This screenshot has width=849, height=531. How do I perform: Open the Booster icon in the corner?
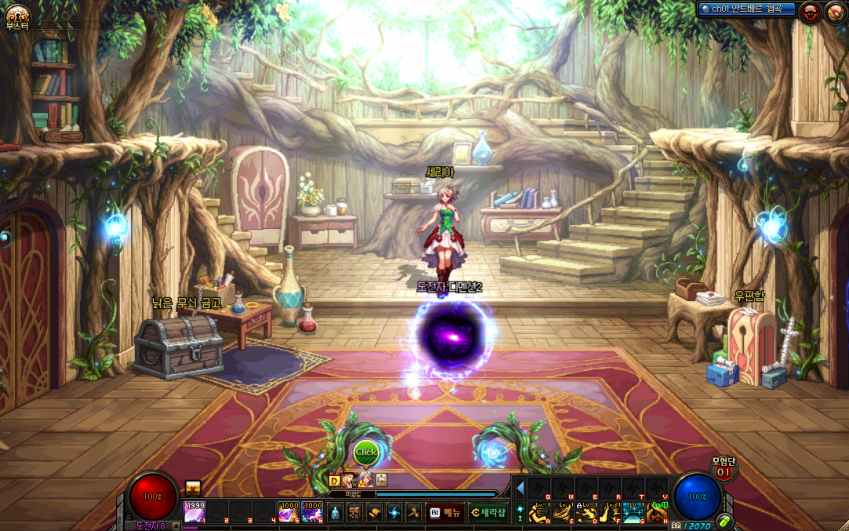[x=16, y=16]
